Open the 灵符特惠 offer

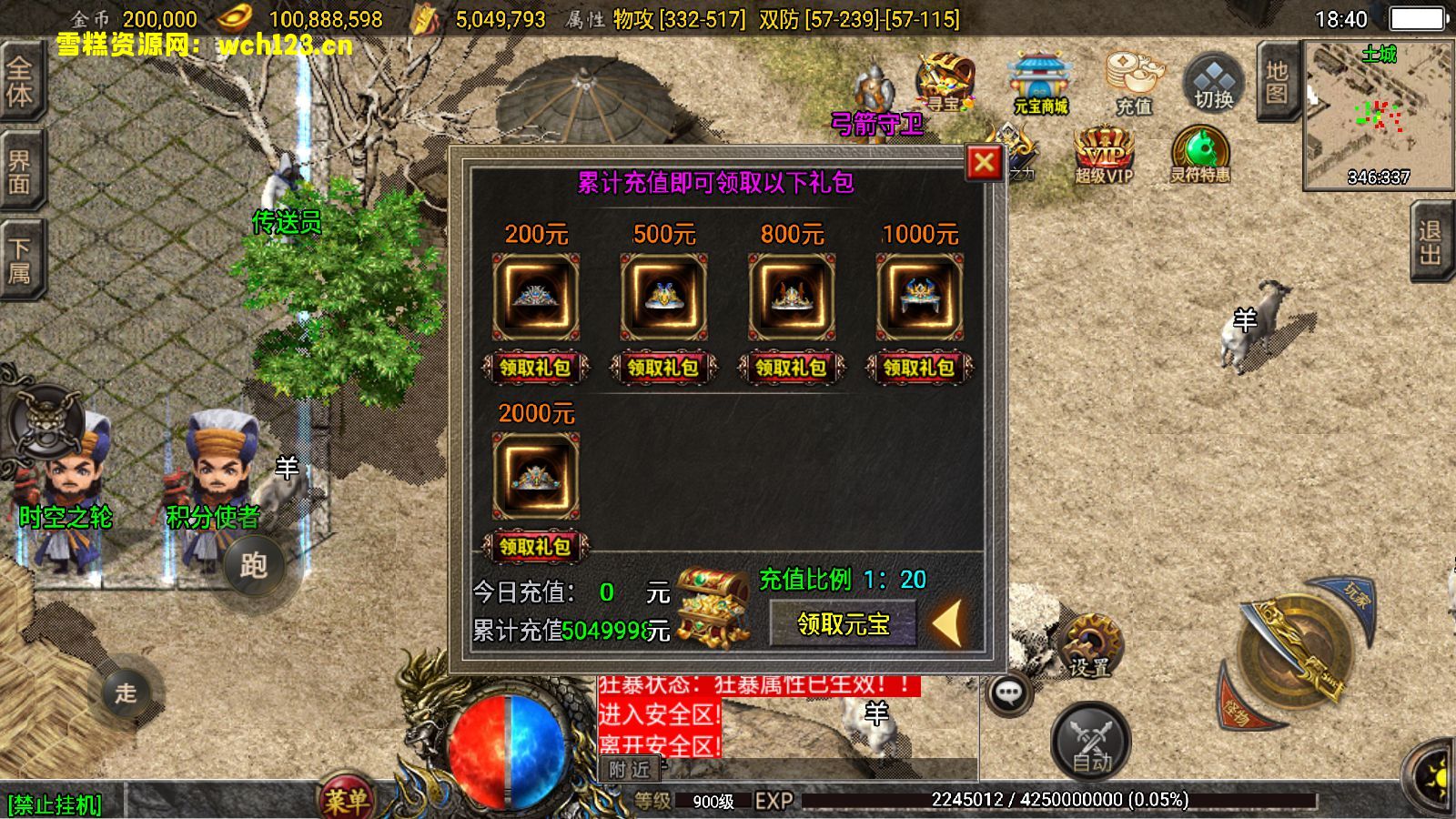click(x=1200, y=155)
